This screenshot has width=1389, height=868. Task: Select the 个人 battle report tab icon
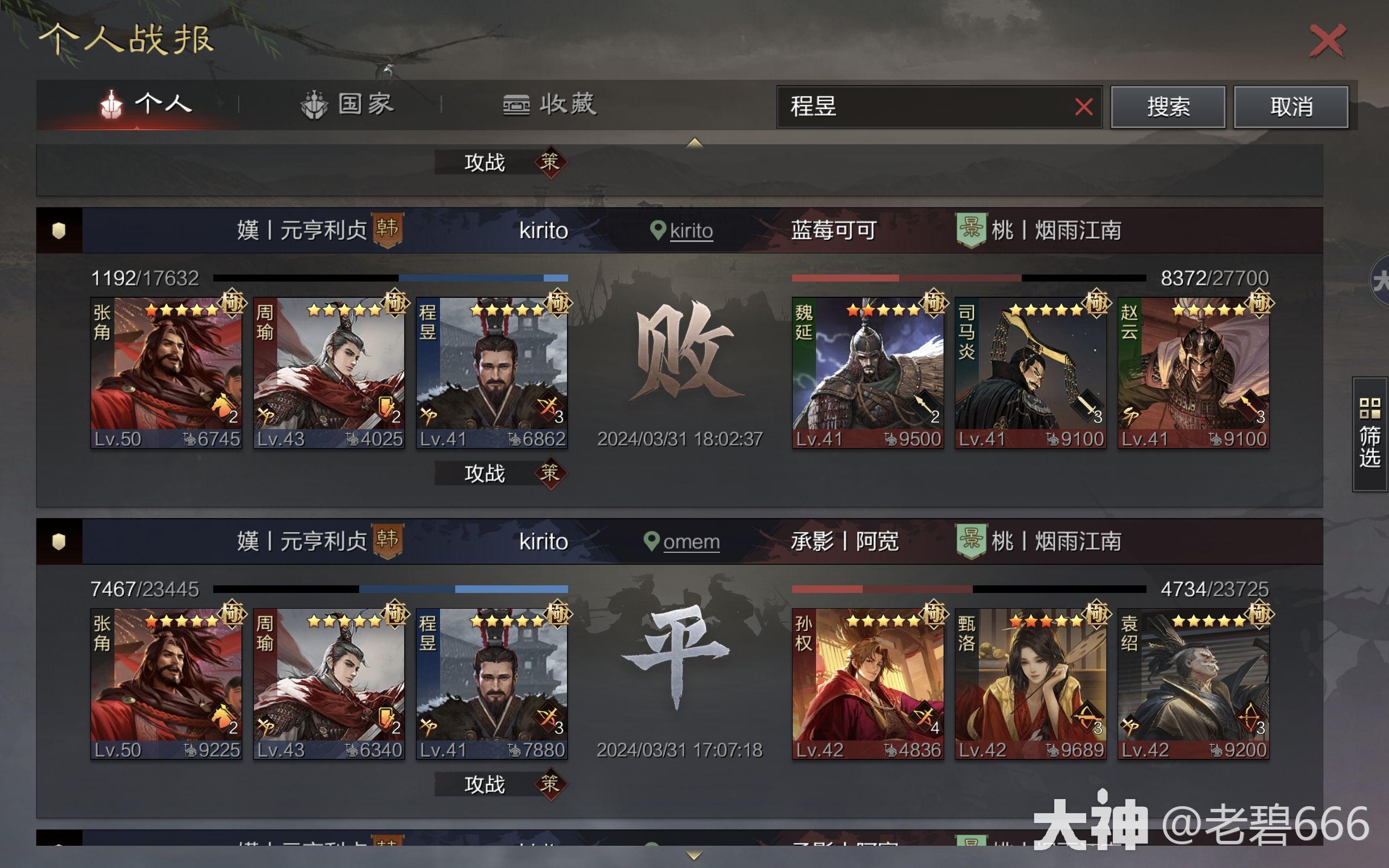pyautogui.click(x=112, y=105)
